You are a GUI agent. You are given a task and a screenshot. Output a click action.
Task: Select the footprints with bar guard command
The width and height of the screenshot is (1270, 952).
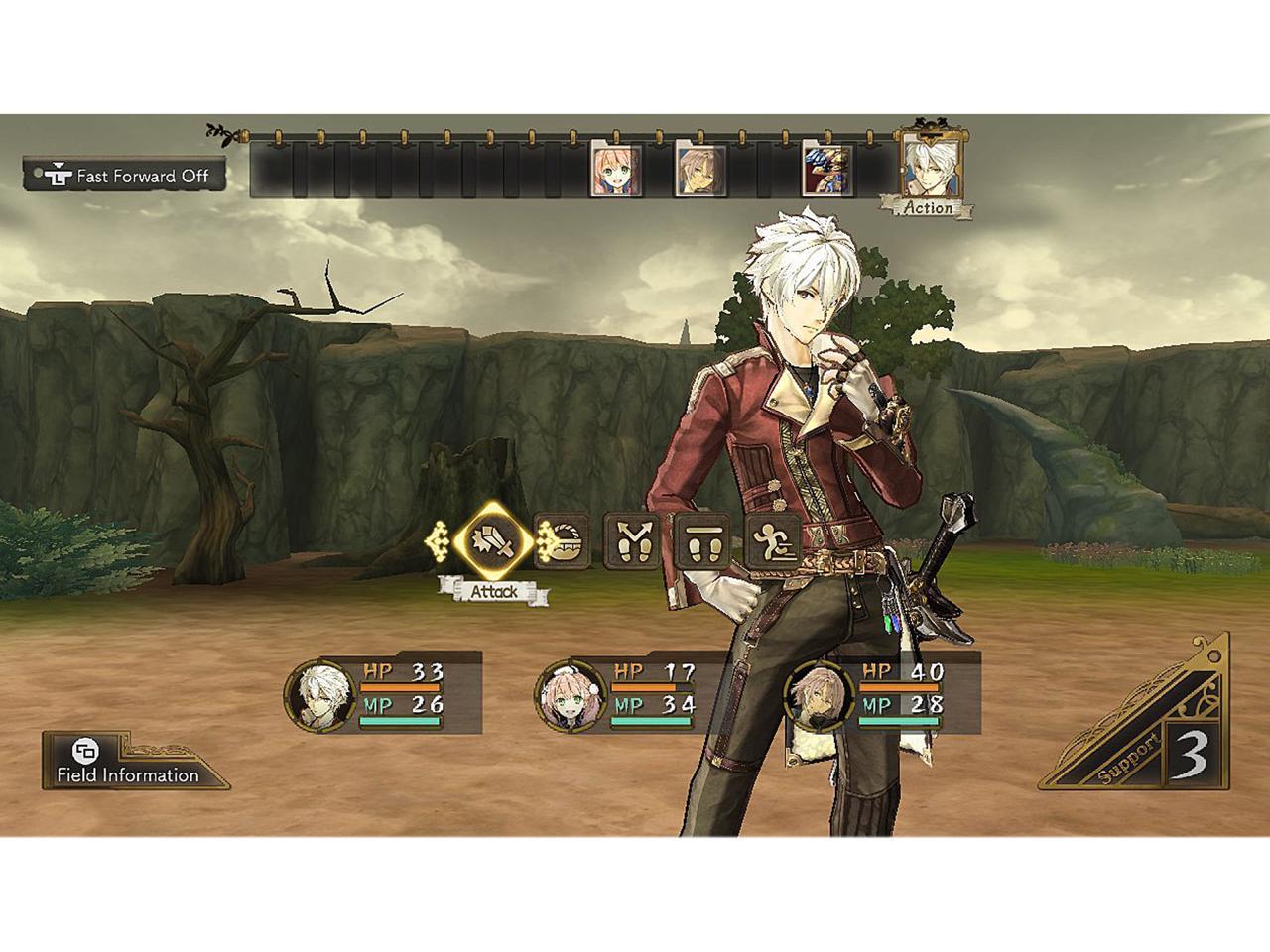tap(703, 543)
